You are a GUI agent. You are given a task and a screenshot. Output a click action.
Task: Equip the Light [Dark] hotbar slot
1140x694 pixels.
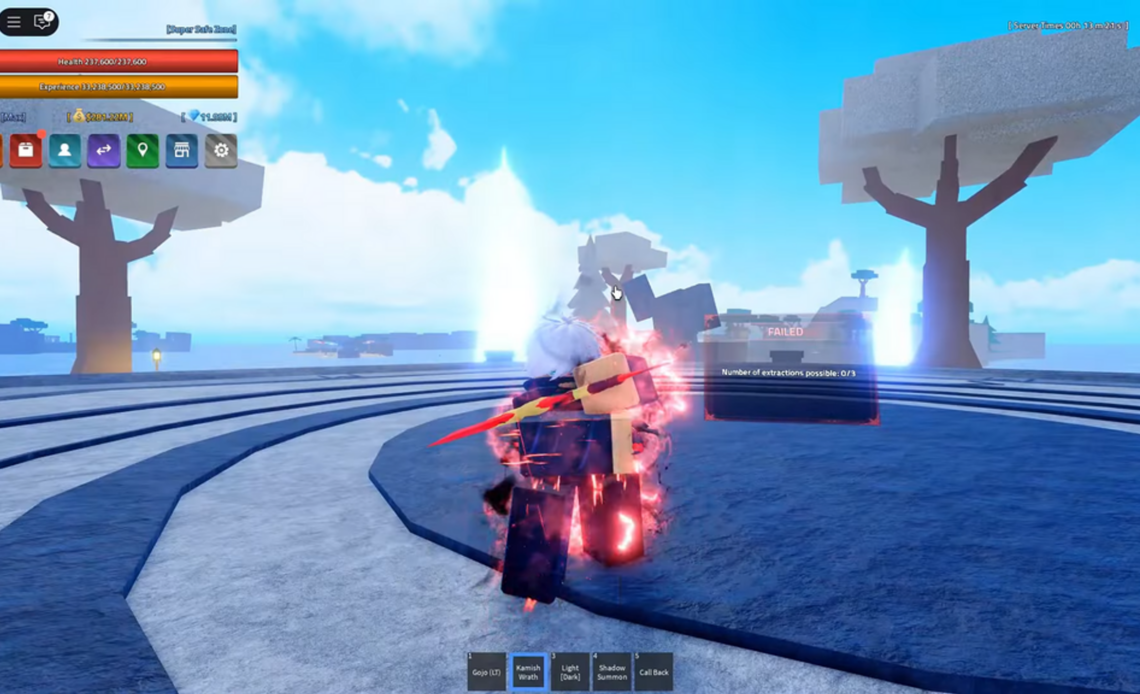click(x=570, y=671)
